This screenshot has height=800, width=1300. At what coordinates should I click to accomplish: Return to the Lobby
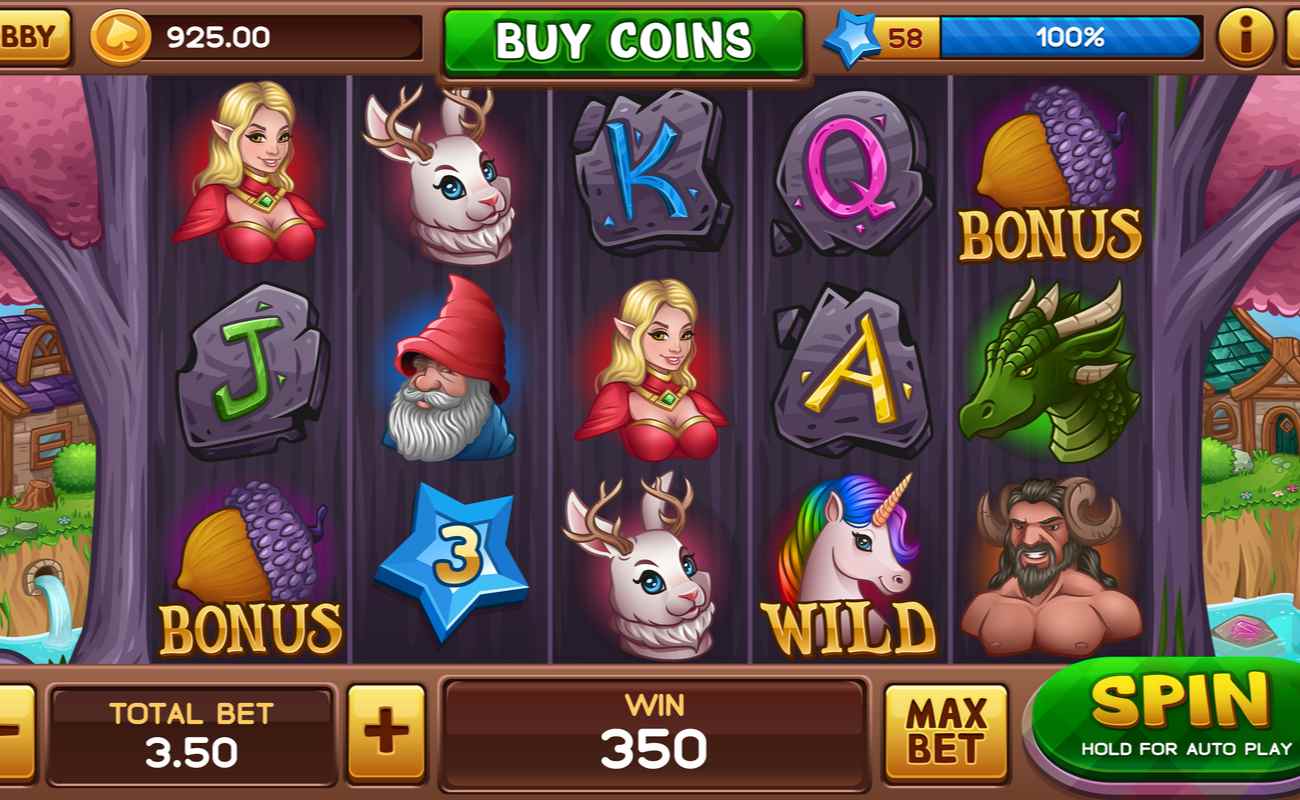[x=32, y=37]
